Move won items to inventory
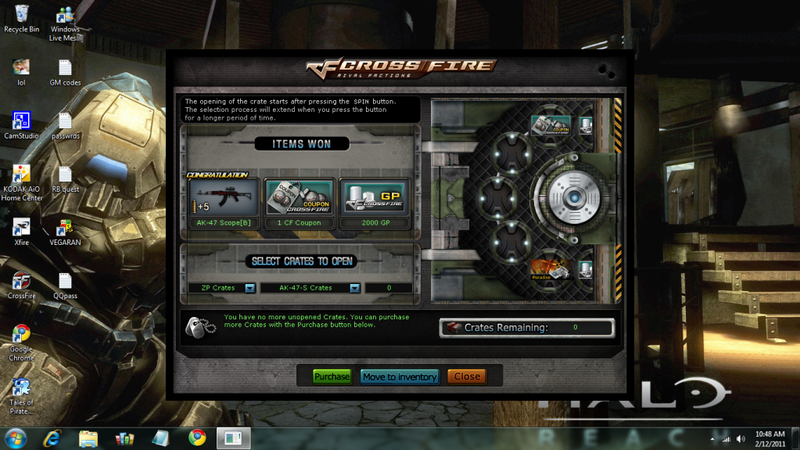800x450 pixels. click(x=399, y=377)
